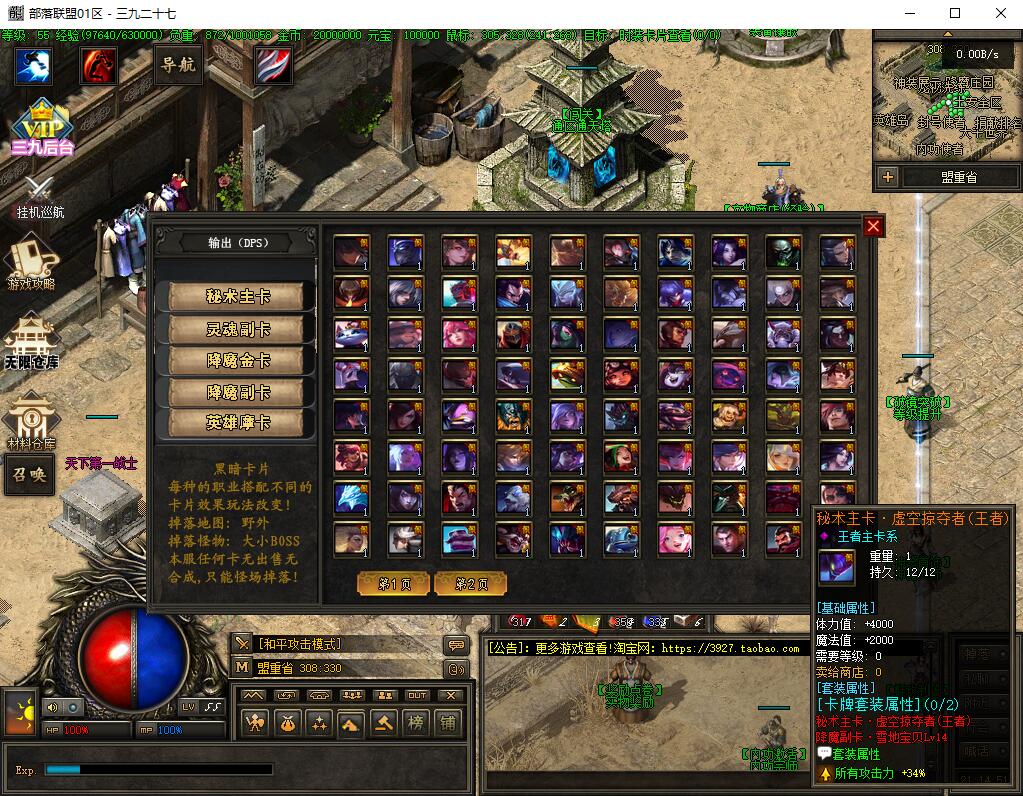The height and width of the screenshot is (796, 1023).
Task: Go to card page 第1页
Action: [393, 583]
